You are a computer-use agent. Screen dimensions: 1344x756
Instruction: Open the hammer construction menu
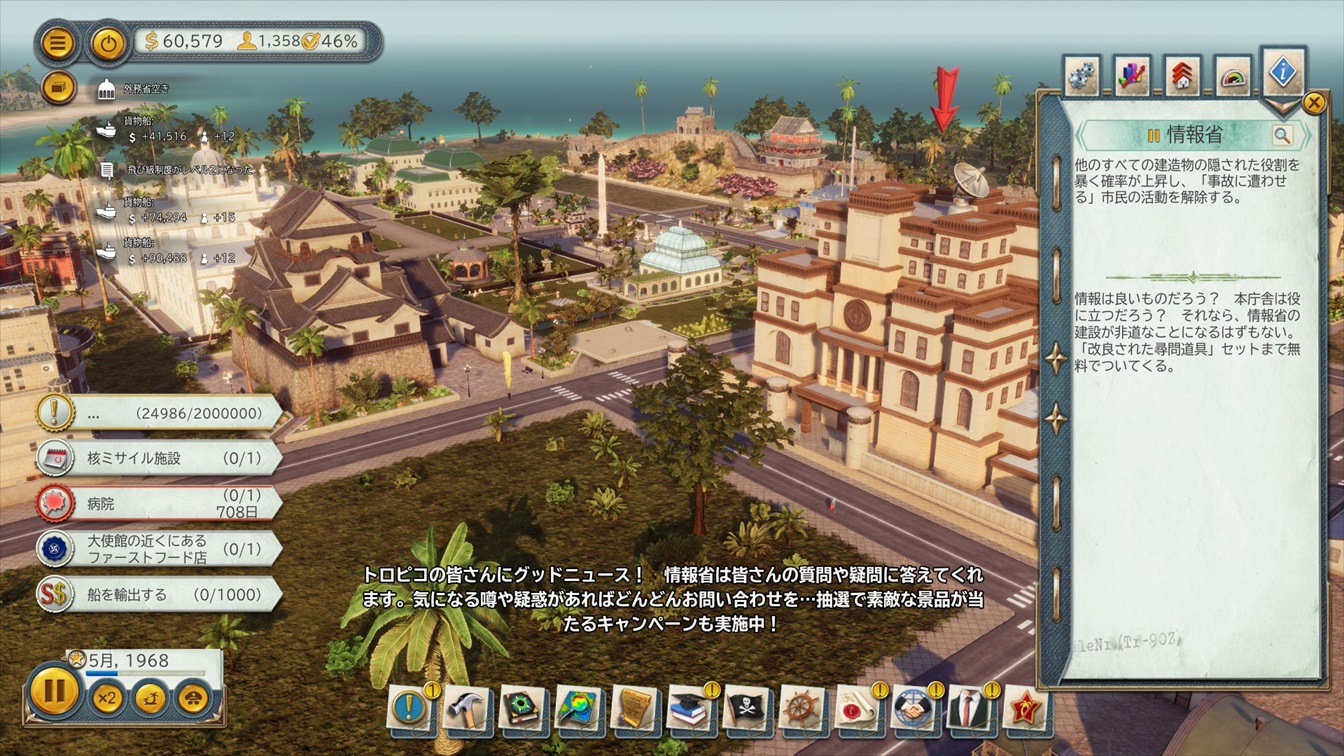pyautogui.click(x=466, y=708)
